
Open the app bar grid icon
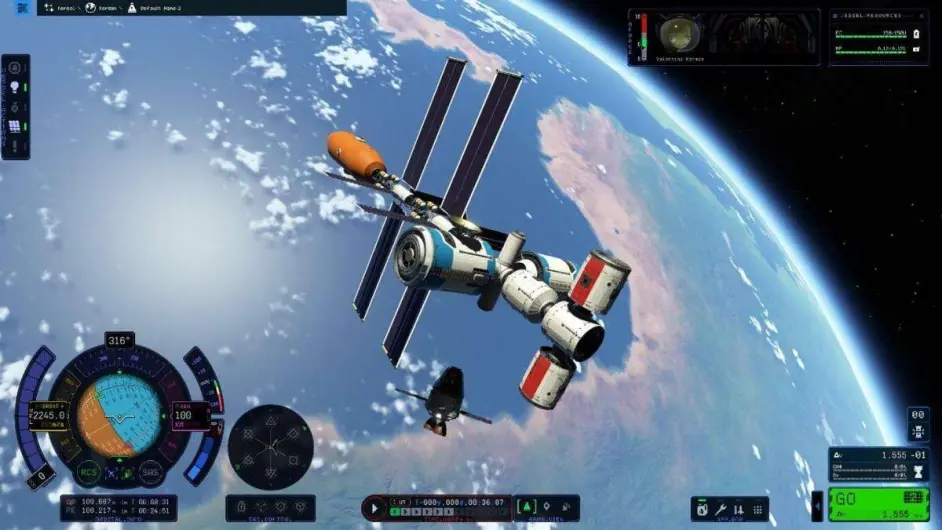pyautogui.click(x=757, y=509)
